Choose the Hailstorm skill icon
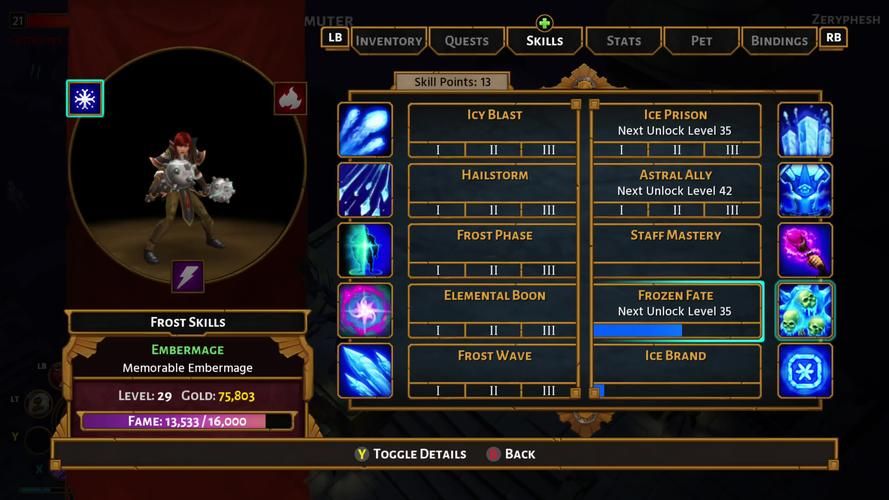 coord(365,190)
